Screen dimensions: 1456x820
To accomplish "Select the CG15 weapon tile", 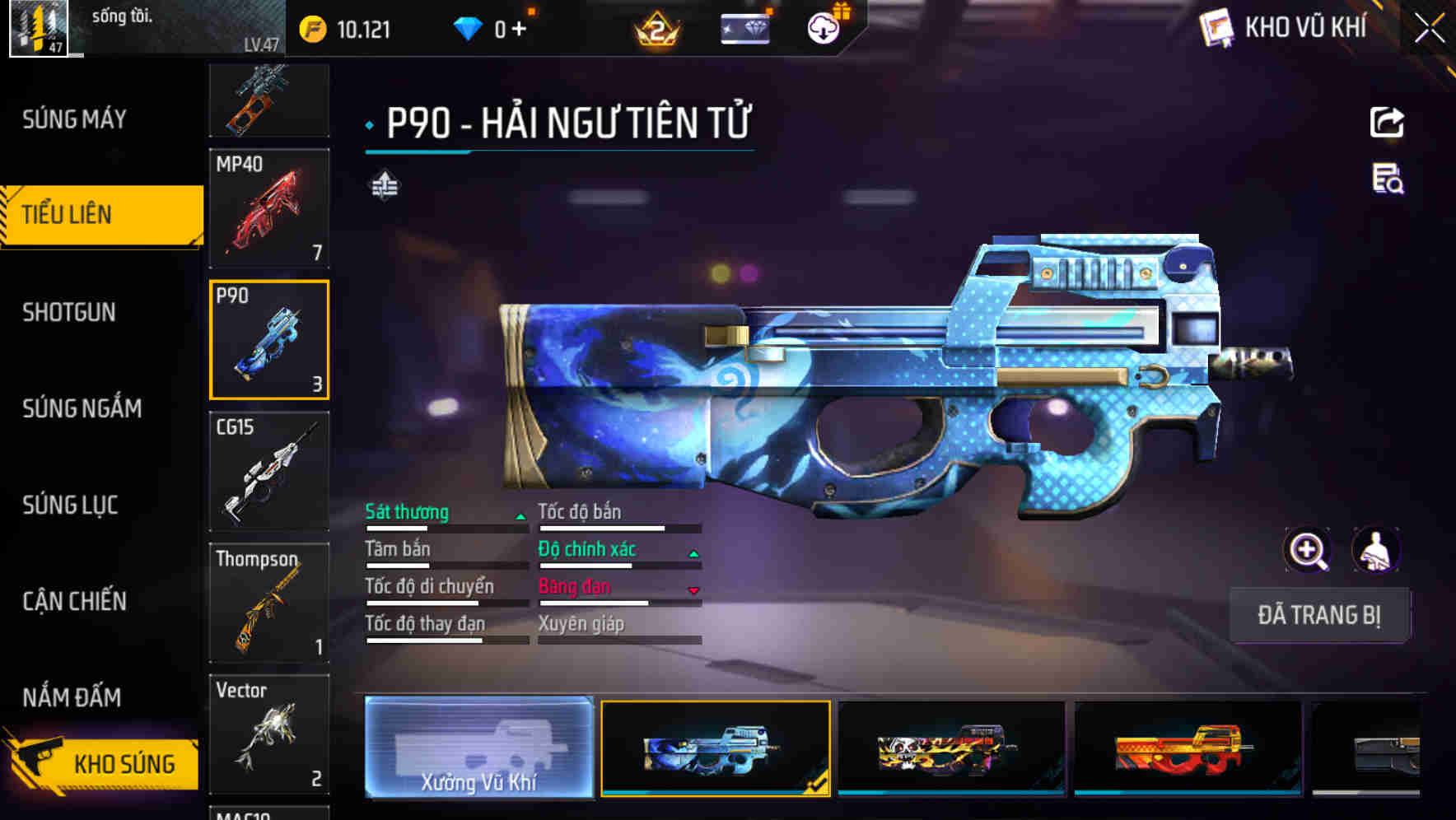I will 269,471.
